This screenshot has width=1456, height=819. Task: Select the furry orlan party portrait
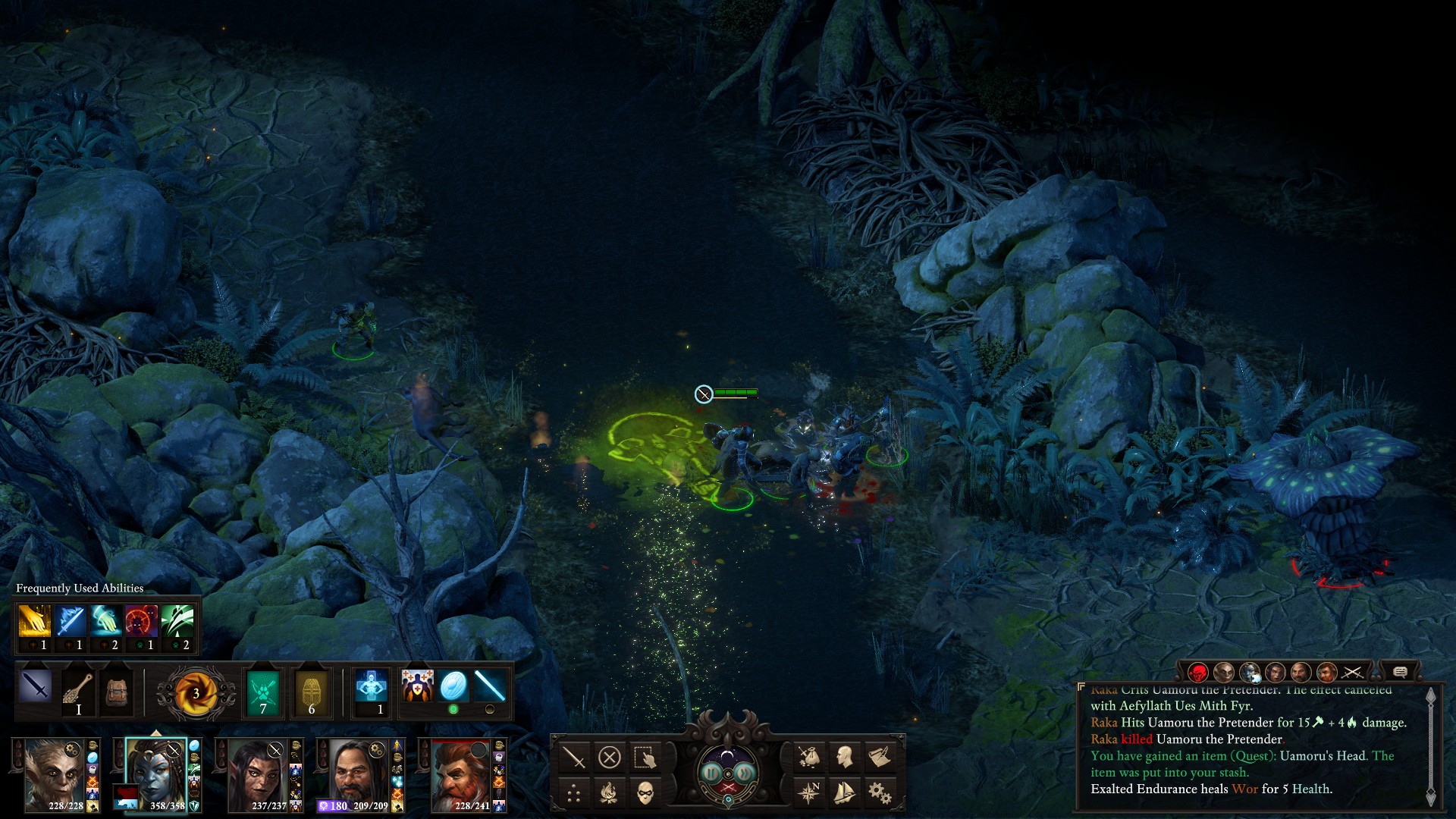(x=55, y=773)
